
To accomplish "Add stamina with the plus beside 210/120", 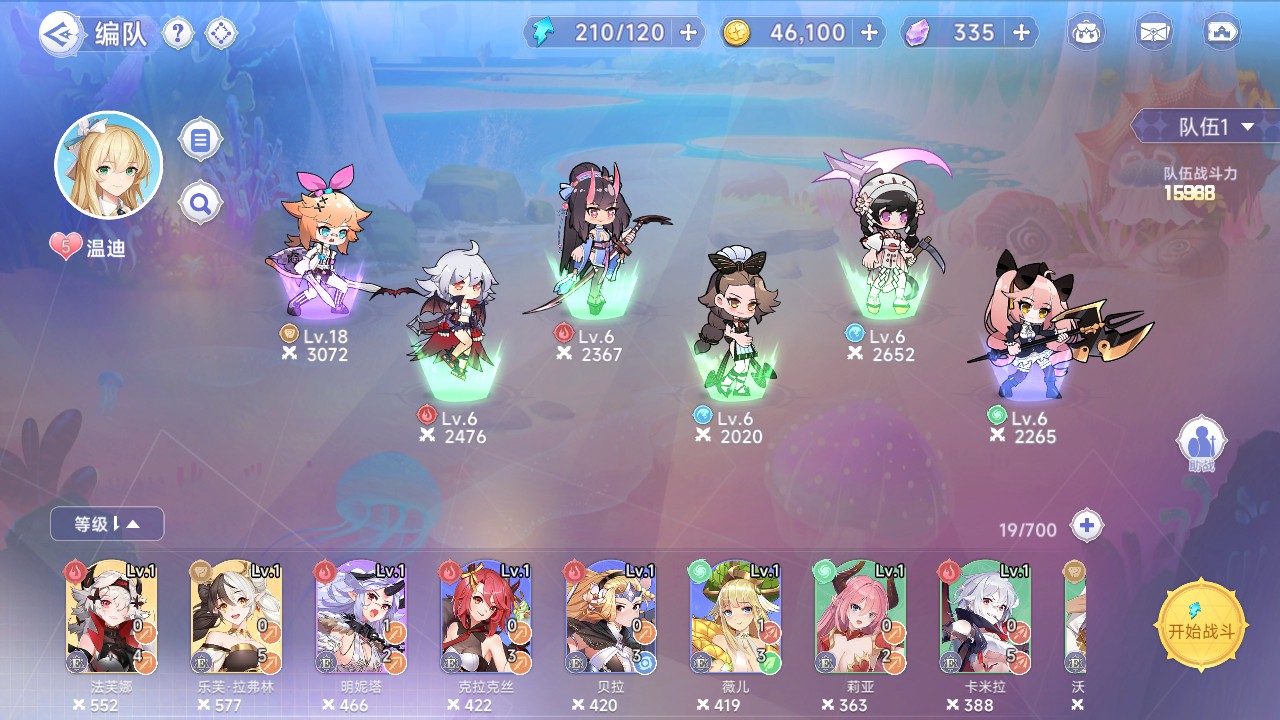I will point(688,33).
